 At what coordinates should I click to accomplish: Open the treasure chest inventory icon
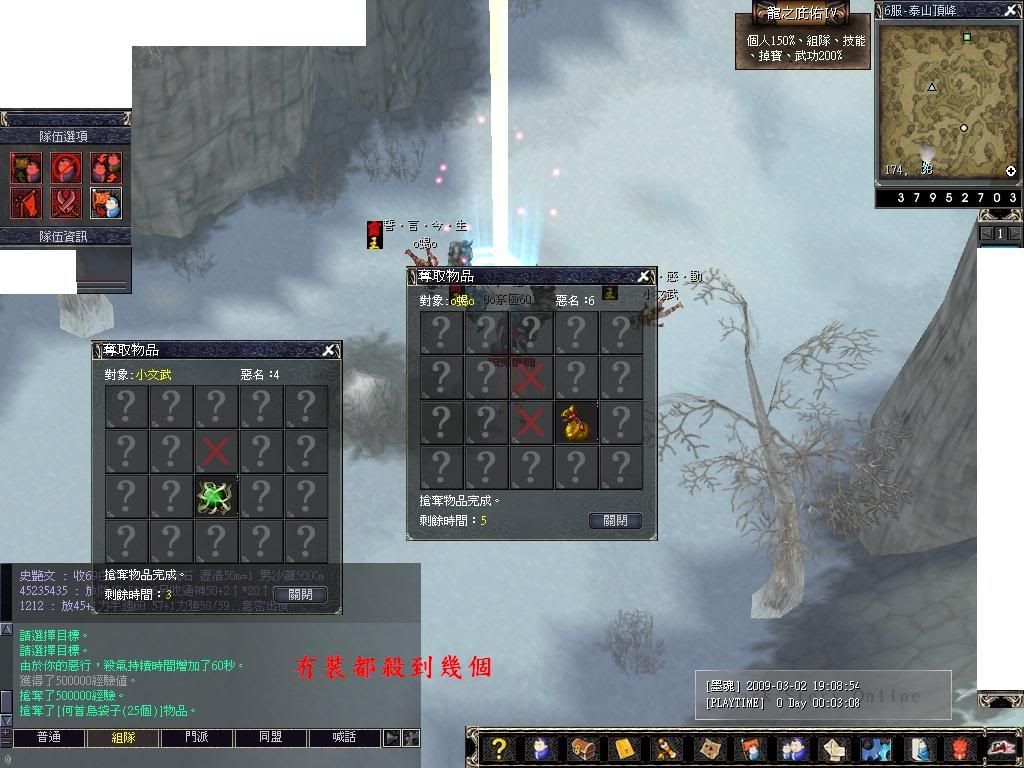pyautogui.click(x=583, y=749)
